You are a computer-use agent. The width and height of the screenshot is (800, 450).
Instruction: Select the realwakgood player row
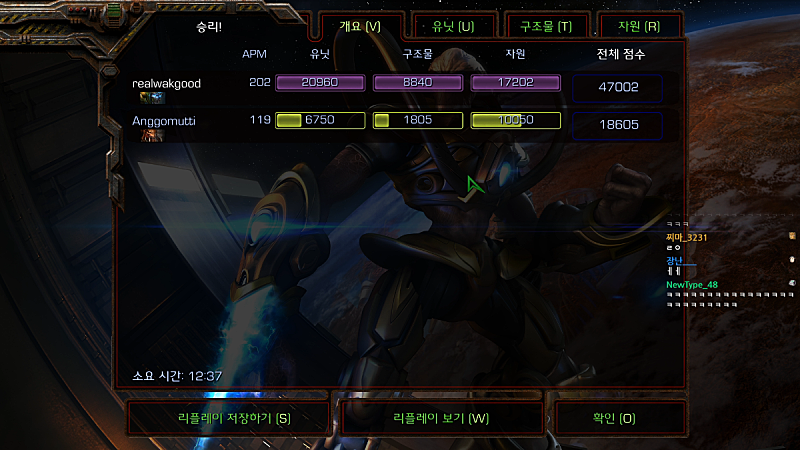[x=167, y=84]
